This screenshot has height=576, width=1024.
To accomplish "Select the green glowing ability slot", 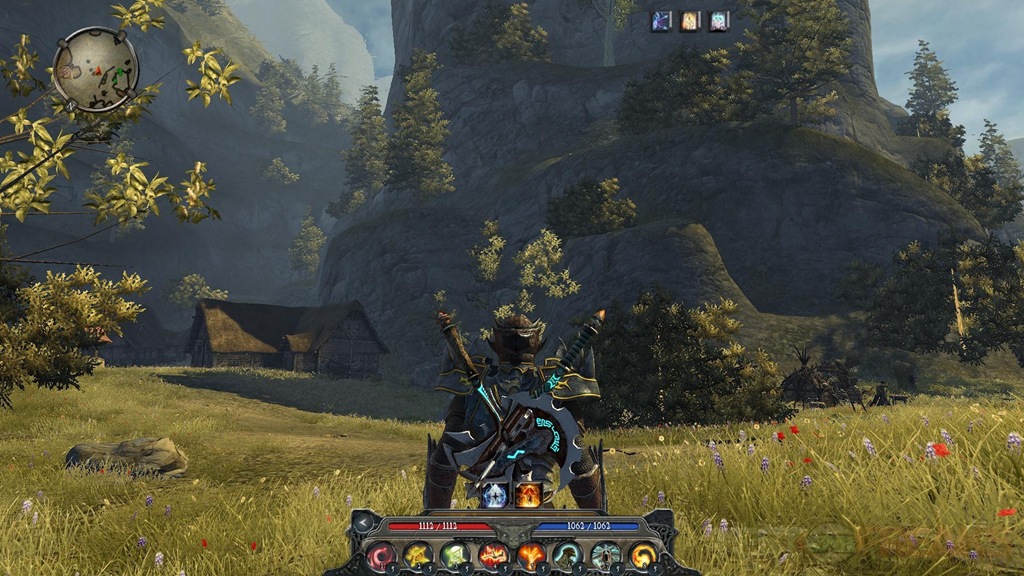I will click(x=455, y=555).
